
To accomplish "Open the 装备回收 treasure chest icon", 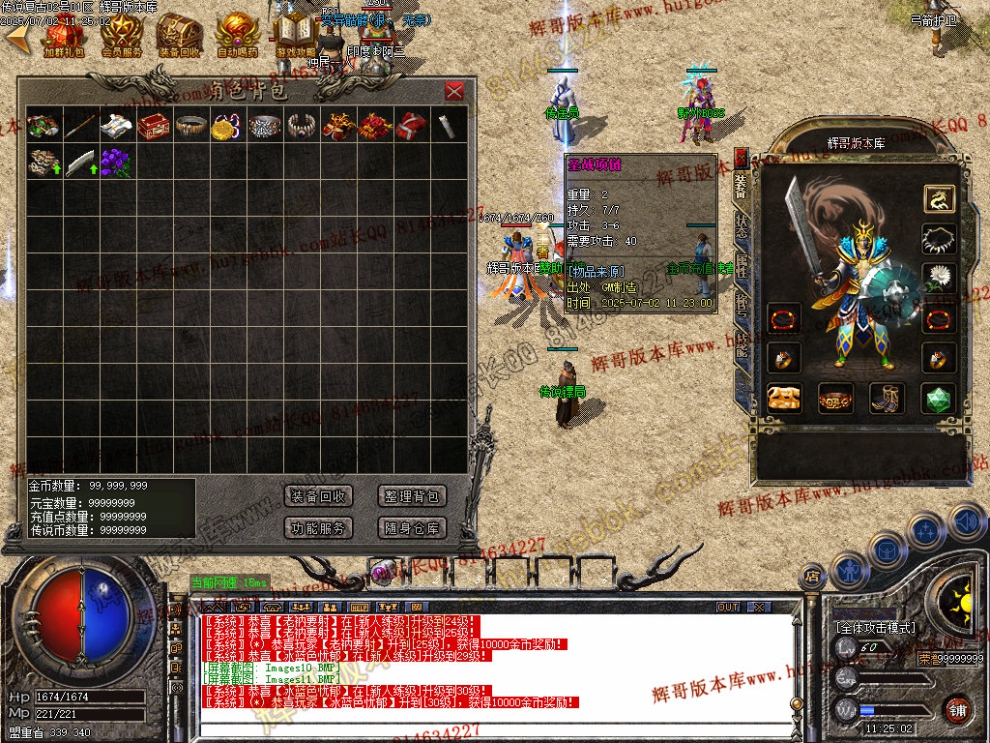I will pyautogui.click(x=179, y=37).
